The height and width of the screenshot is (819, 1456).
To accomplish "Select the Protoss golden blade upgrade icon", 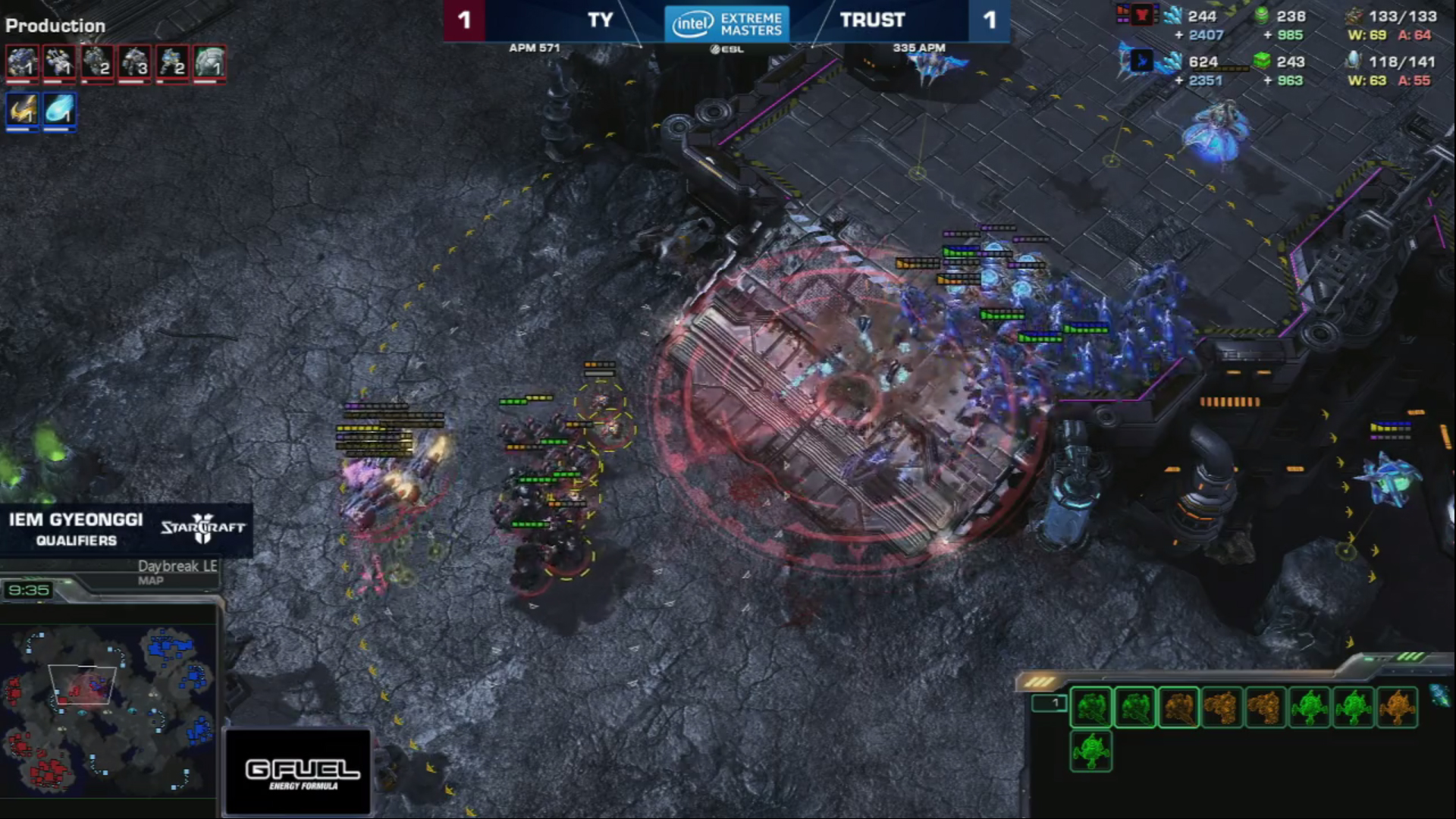I will [22, 111].
